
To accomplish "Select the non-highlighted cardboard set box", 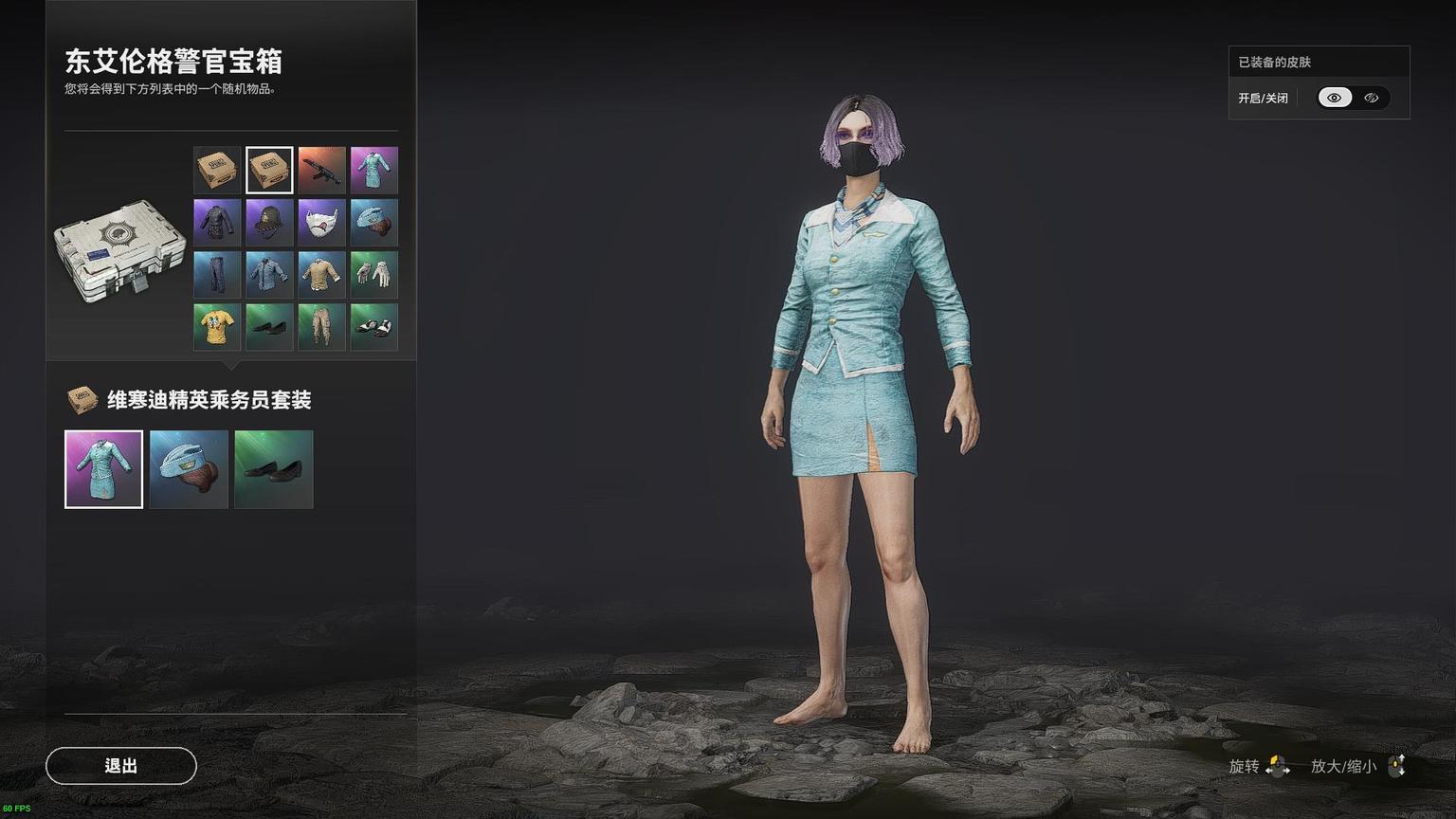I will click(217, 171).
